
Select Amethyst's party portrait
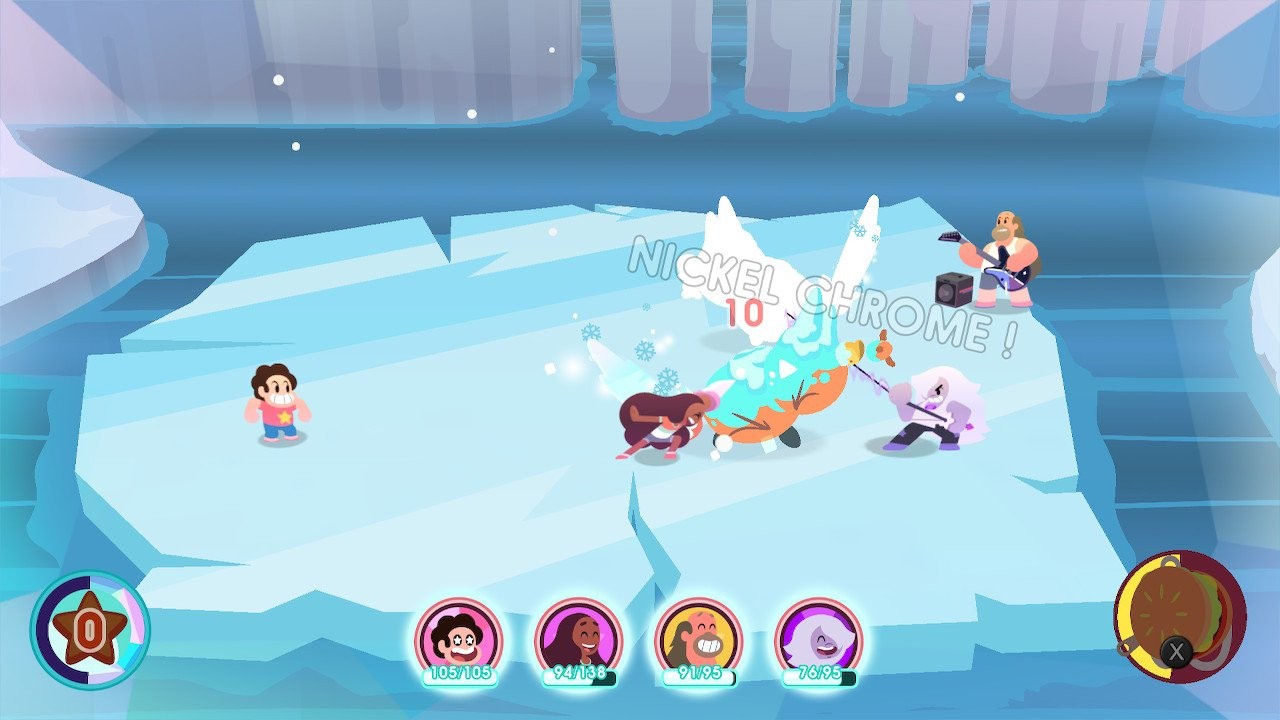click(x=818, y=638)
